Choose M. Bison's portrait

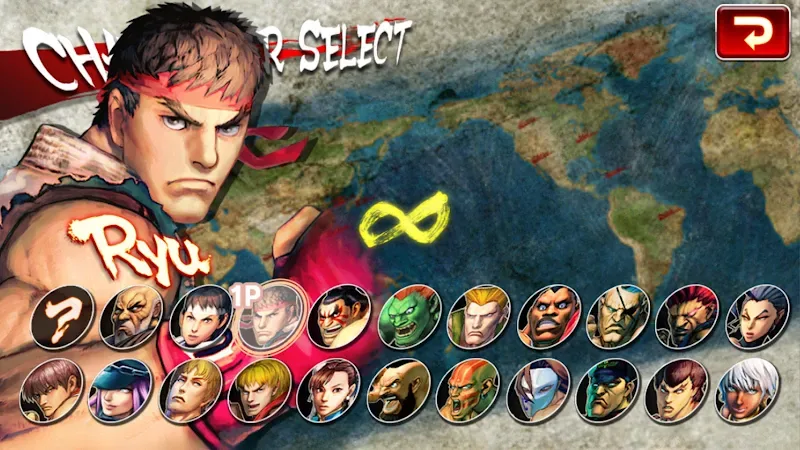[x=606, y=390]
